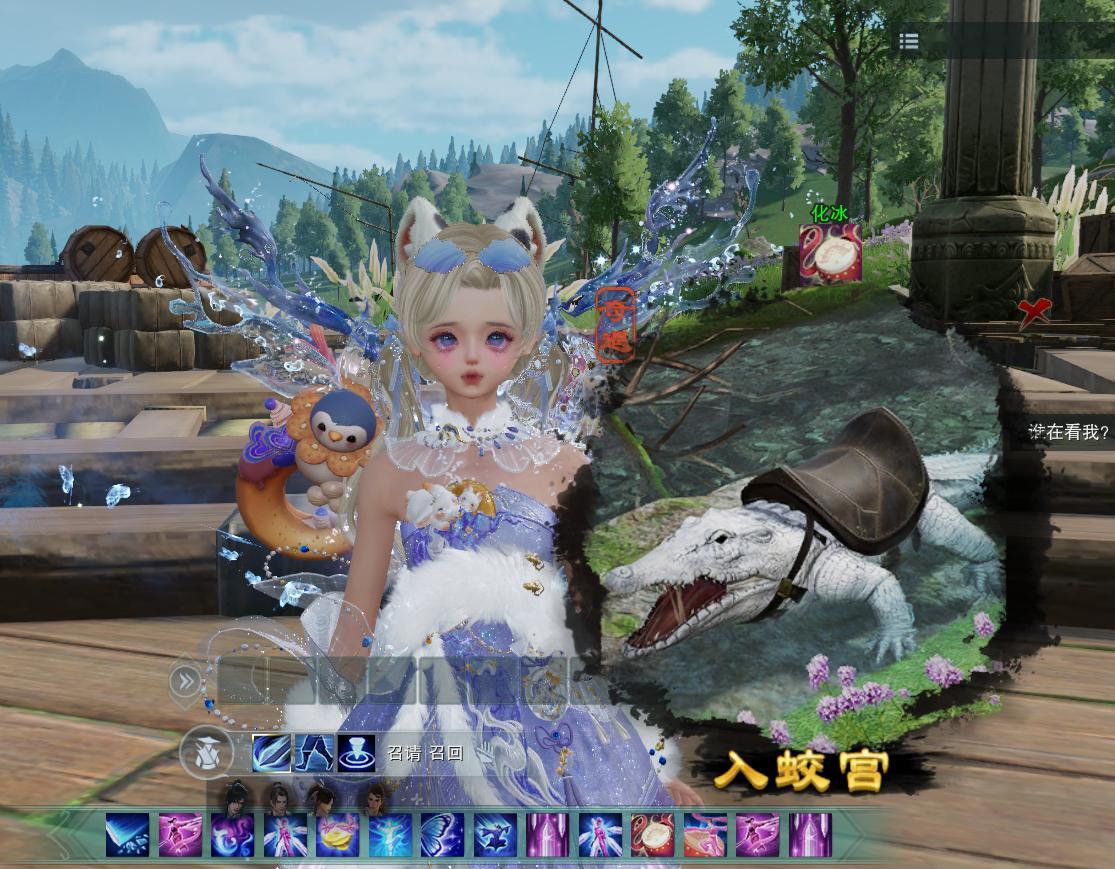The image size is (1115, 869).
Task: Open the list menu icon
Action: (x=908, y=41)
